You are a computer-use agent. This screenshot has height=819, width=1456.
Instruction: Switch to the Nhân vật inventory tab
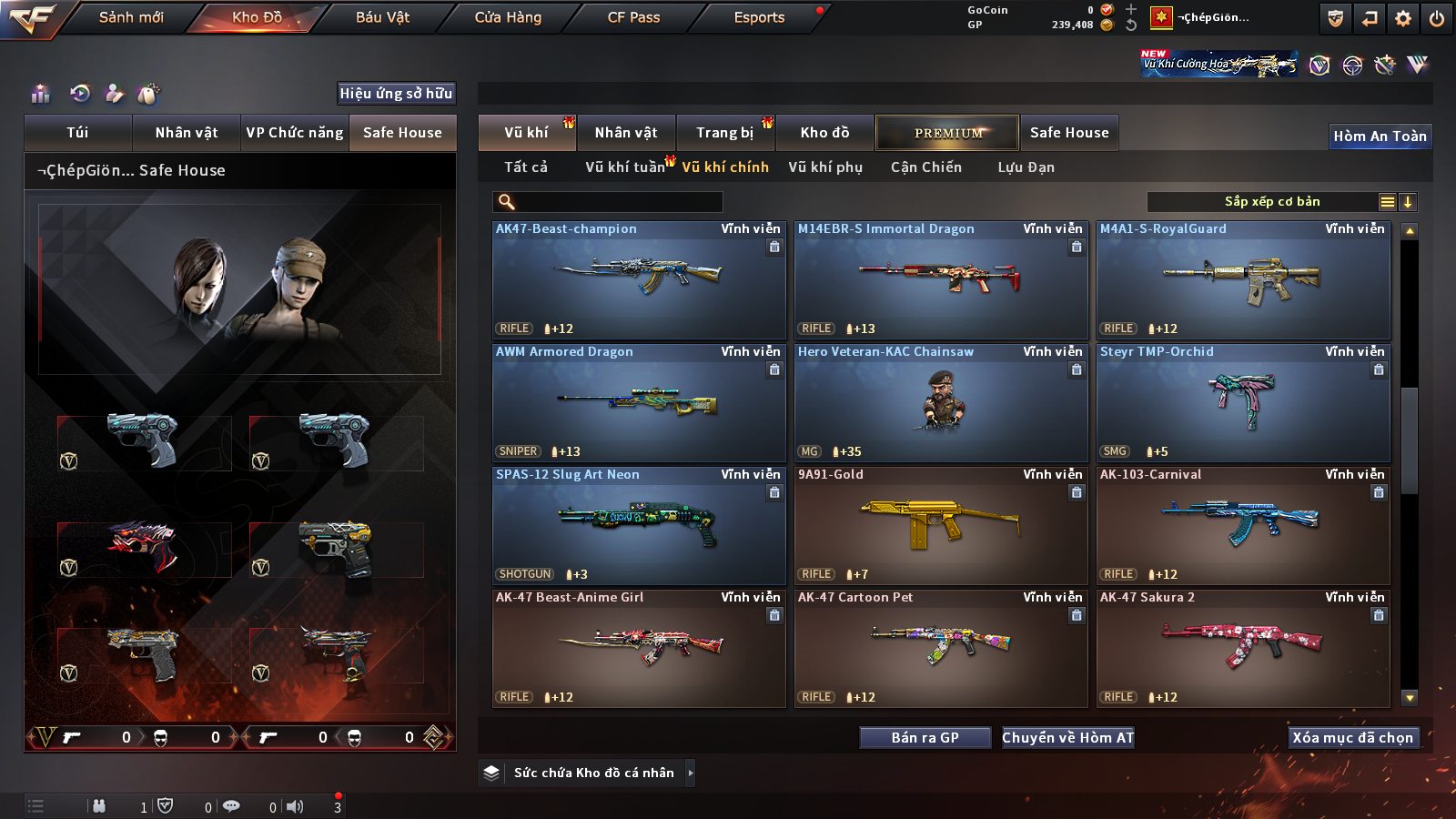pyautogui.click(x=626, y=133)
